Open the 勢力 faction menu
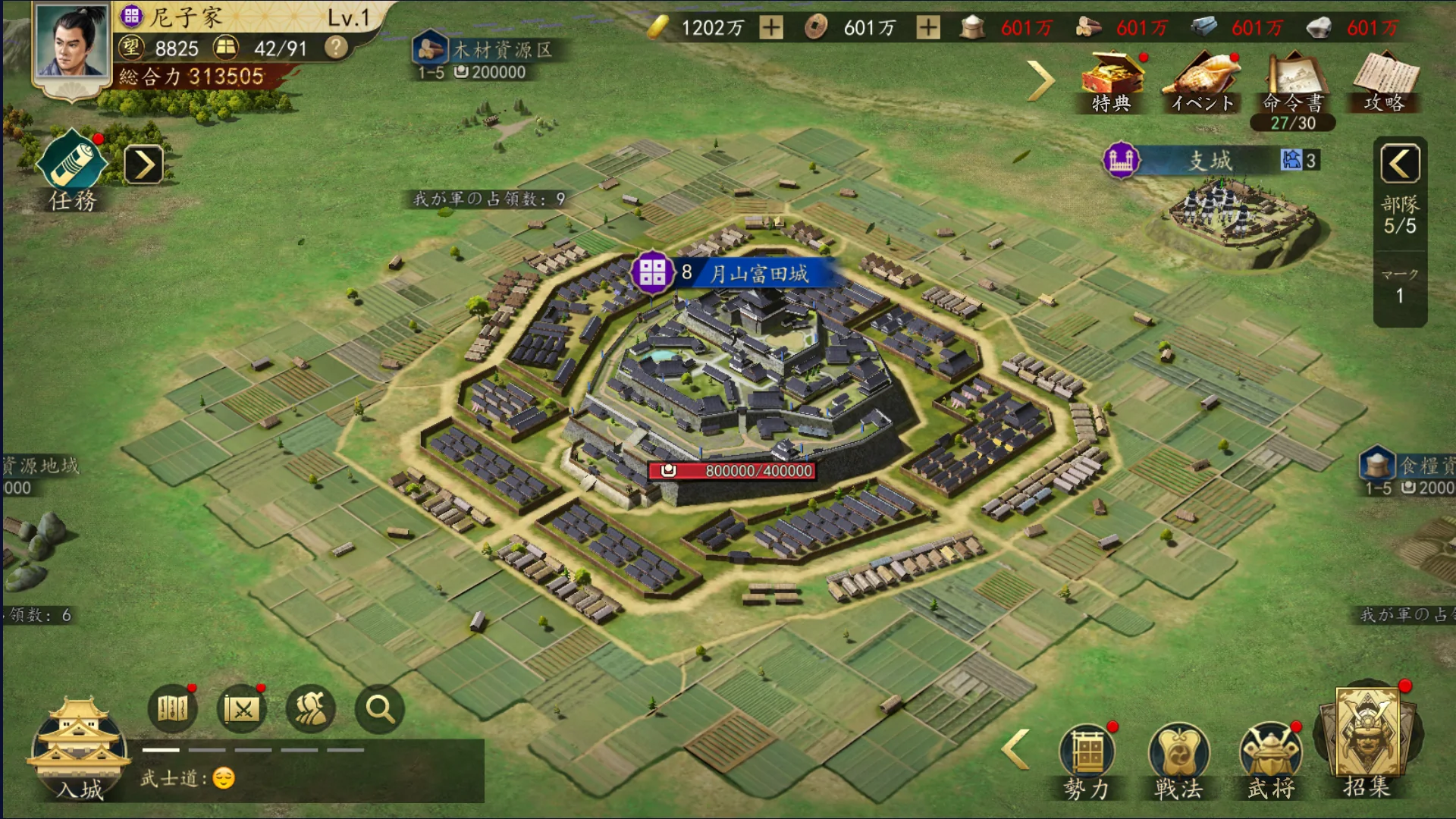1456x819 pixels. point(1087,760)
